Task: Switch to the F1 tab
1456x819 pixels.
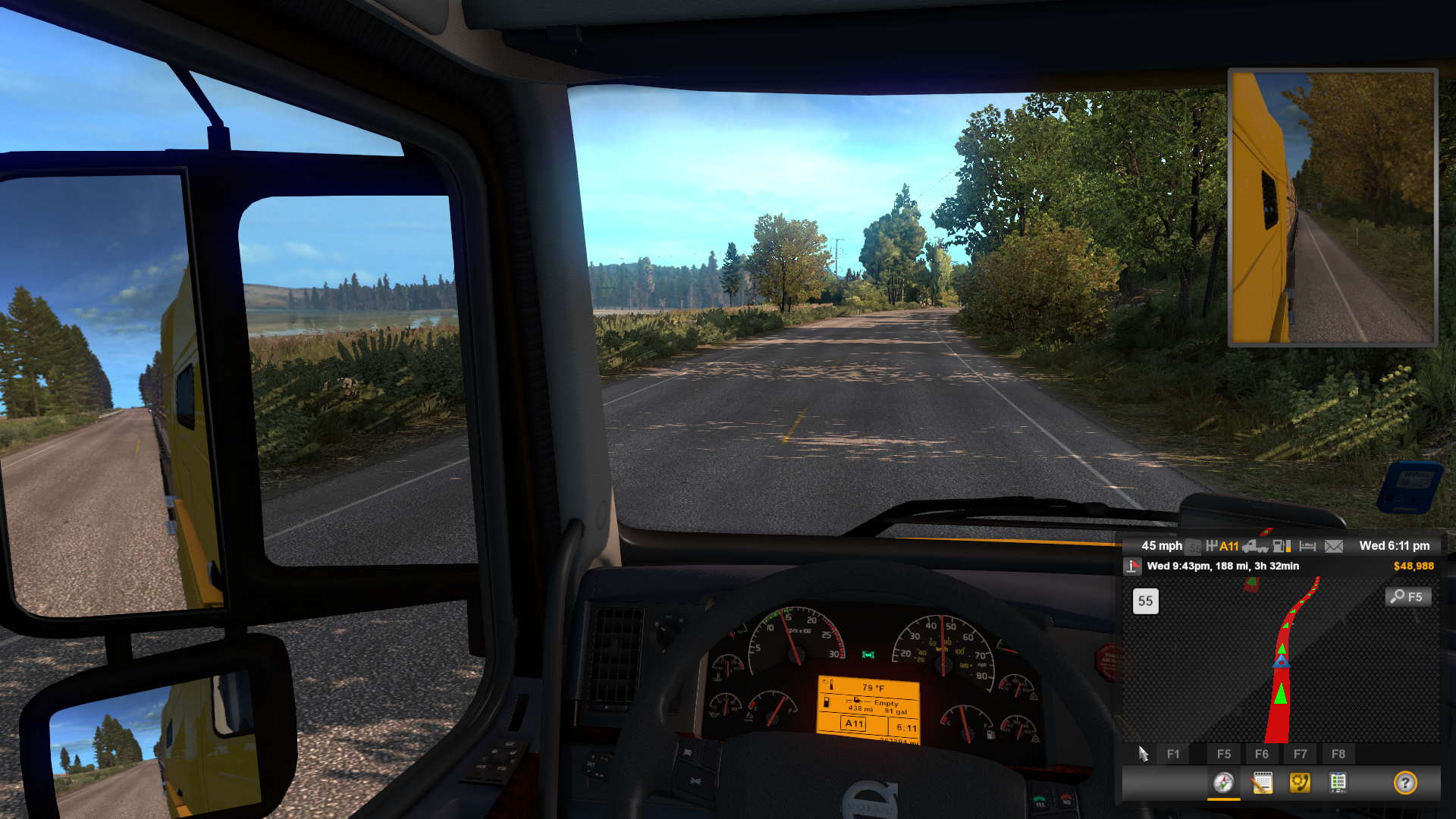Action: 1173,754
